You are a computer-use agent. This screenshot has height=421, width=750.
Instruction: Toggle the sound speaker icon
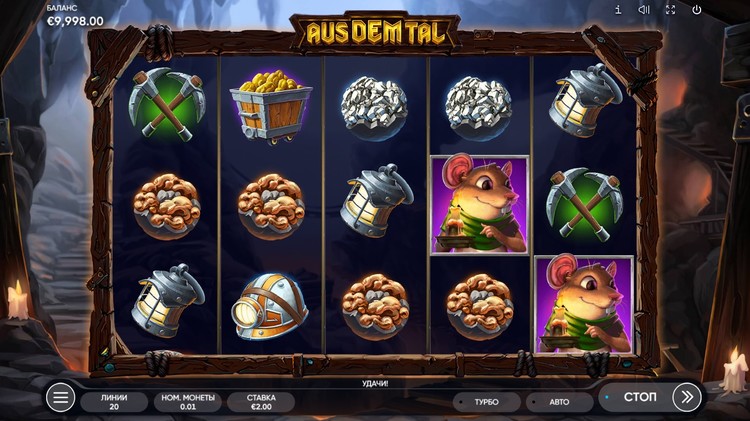tap(644, 10)
